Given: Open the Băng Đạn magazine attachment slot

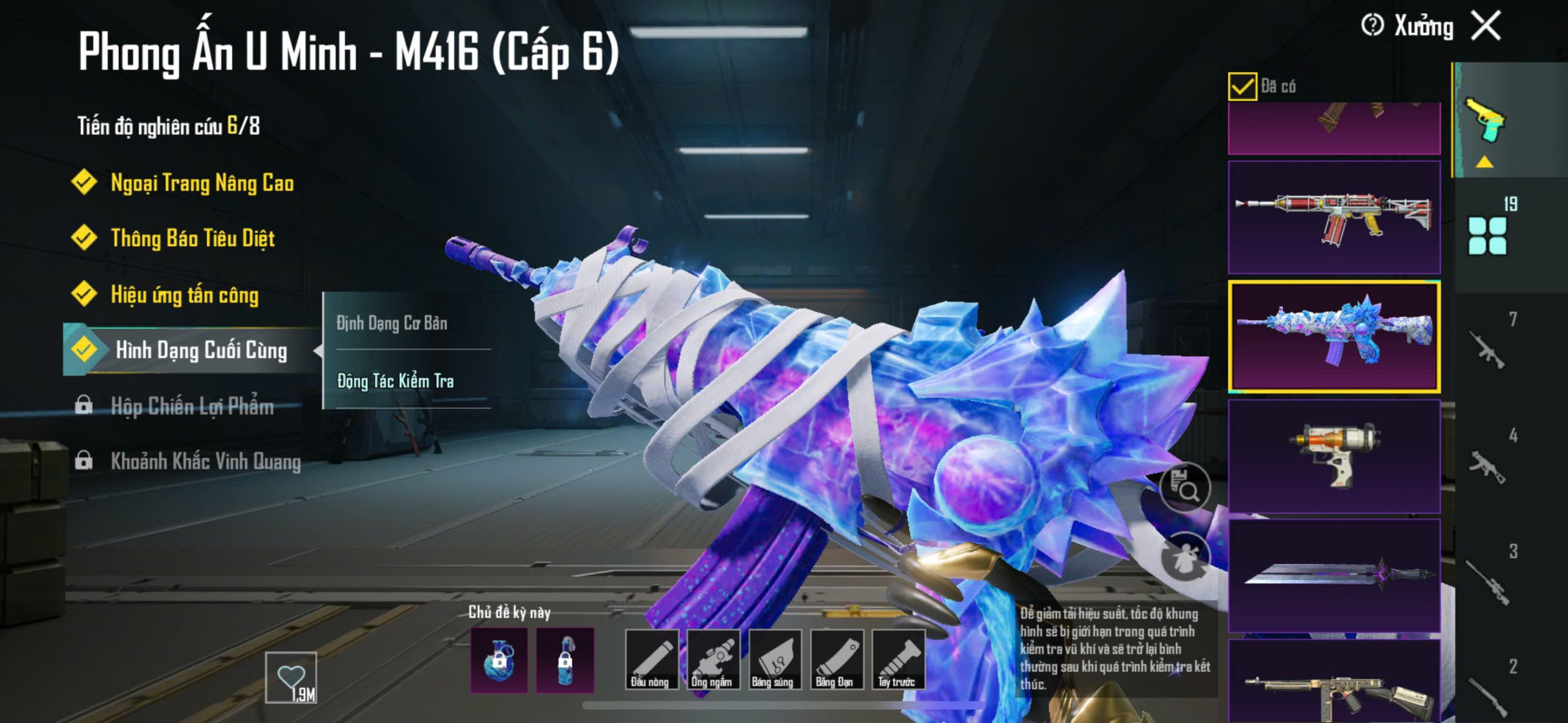Looking at the screenshot, I should [836, 659].
